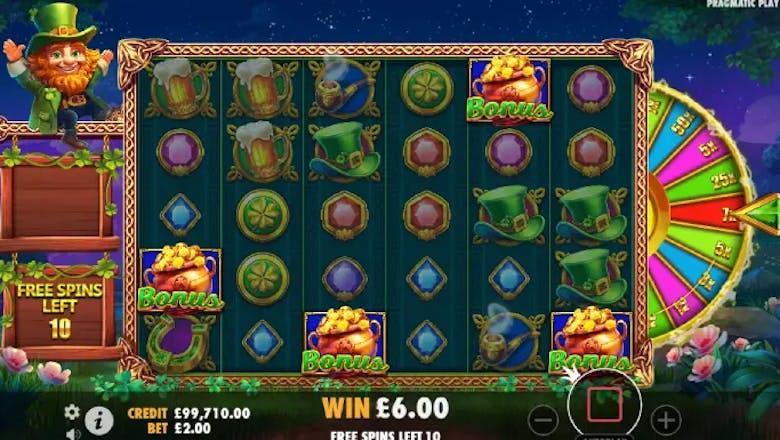The width and height of the screenshot is (780, 440).
Task: Open the settings gear menu
Action: point(72,411)
